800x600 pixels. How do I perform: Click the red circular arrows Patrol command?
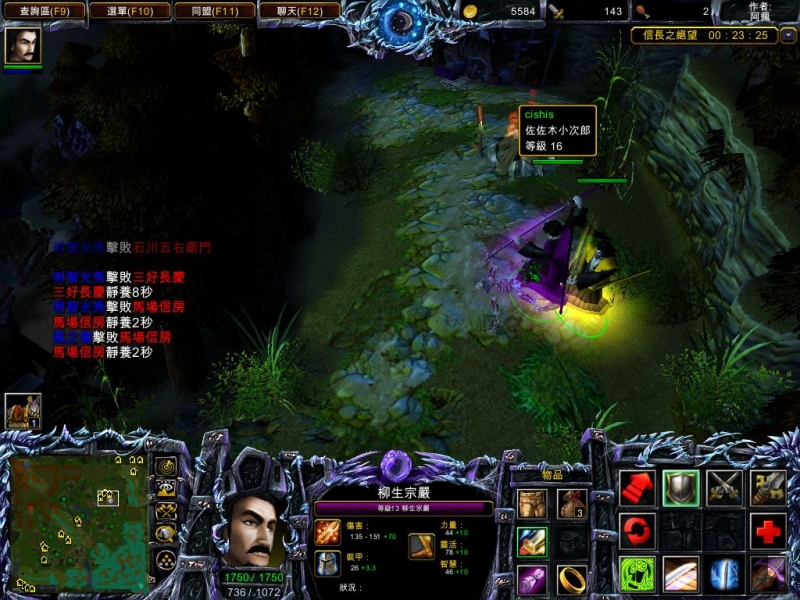pyautogui.click(x=637, y=530)
